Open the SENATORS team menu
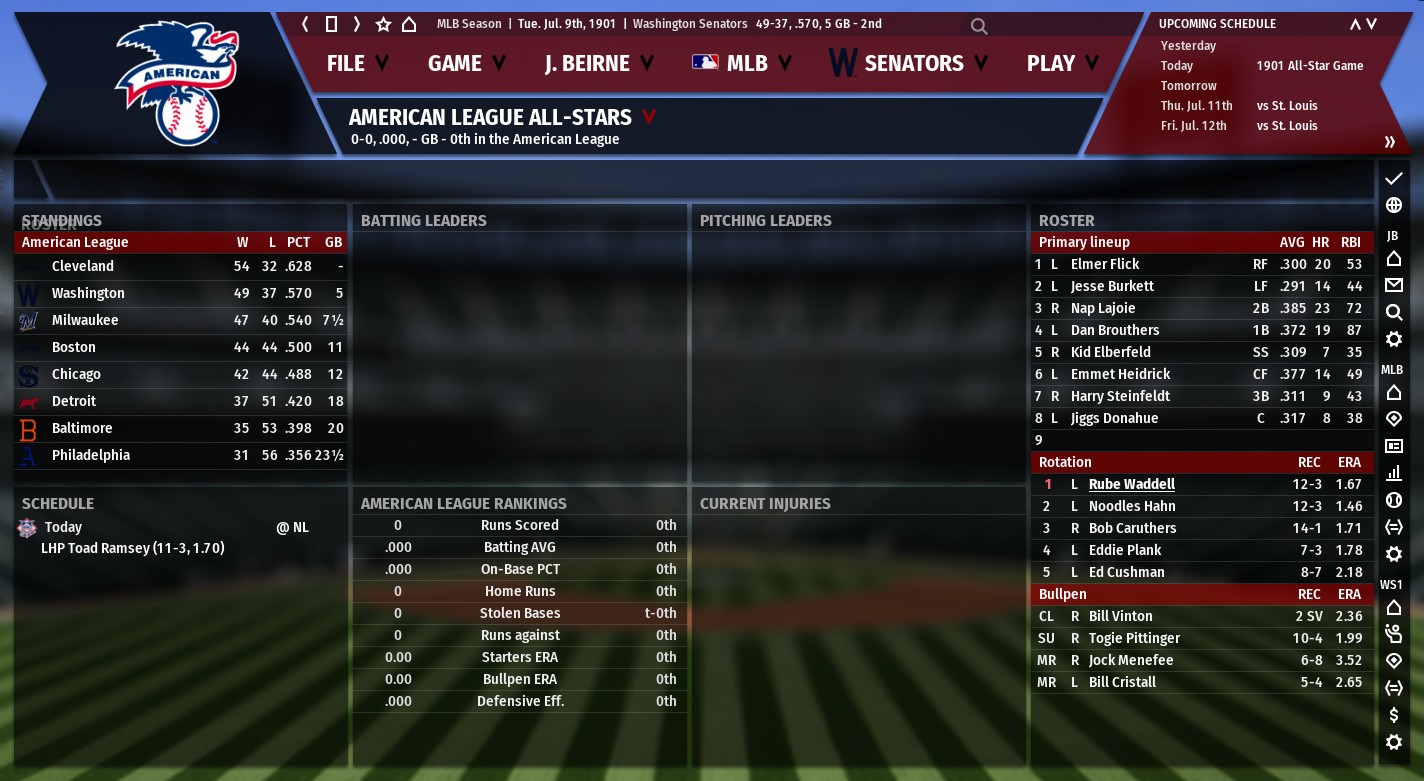This screenshot has height=781, width=1424. point(908,63)
